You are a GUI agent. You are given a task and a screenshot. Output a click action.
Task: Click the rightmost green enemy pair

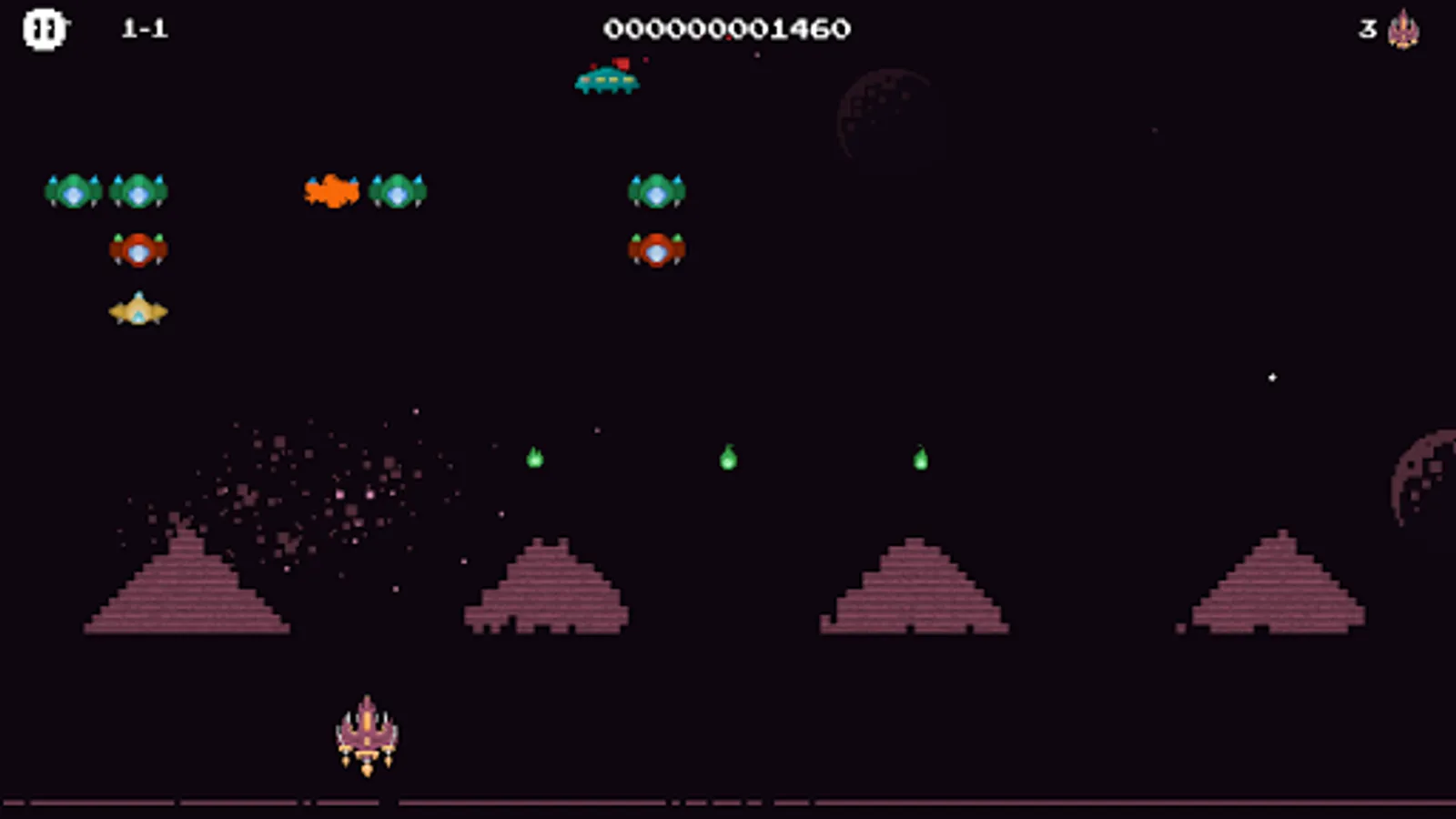click(x=658, y=190)
